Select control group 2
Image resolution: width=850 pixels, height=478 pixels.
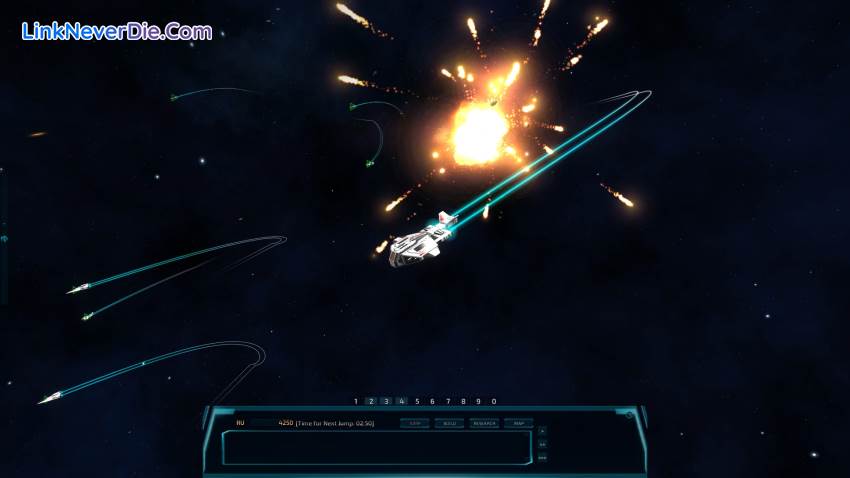point(371,401)
